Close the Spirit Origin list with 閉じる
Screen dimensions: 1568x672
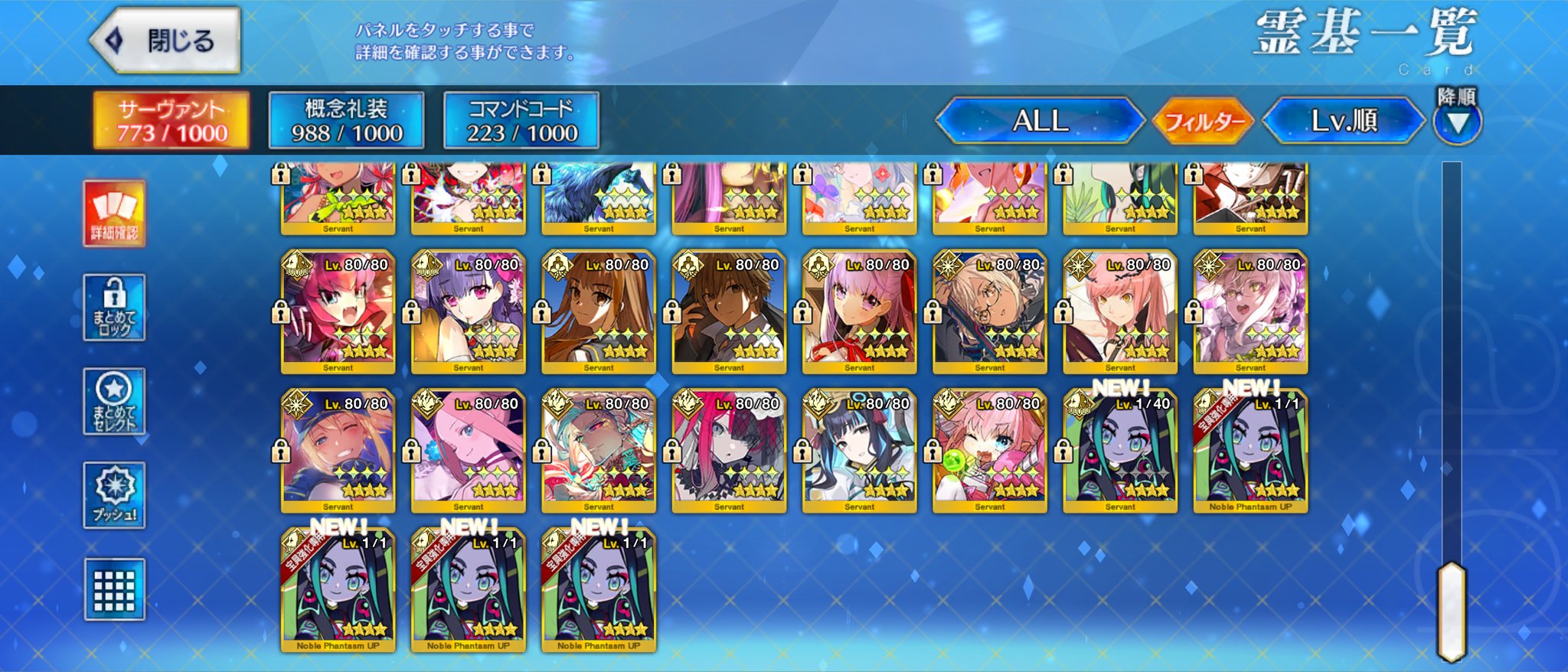pos(166,41)
